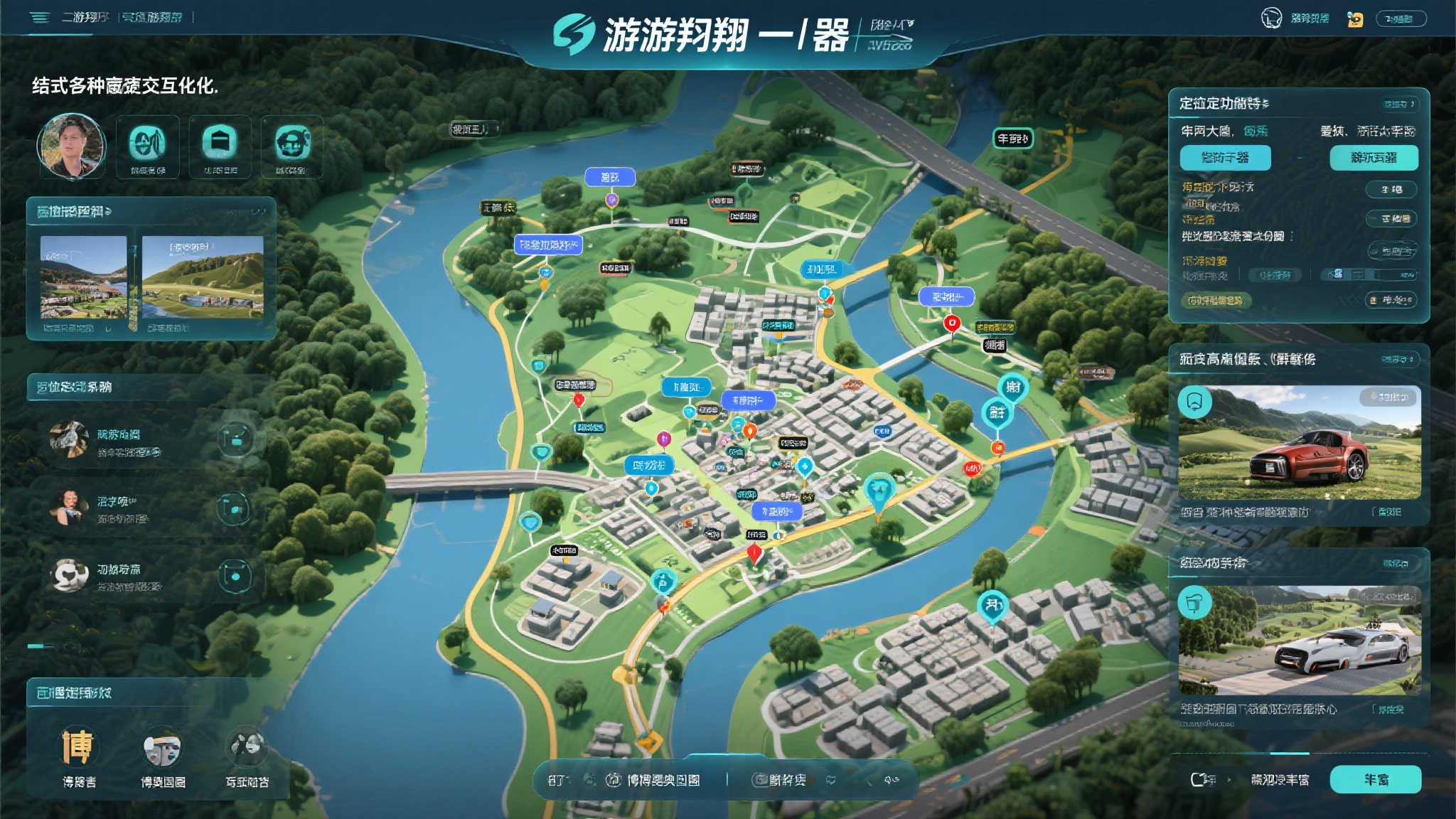Viewport: 1456px width, 819px height.
Task: Click the chevron arrow left of the cyan button
Action: pyautogui.click(x=1228, y=779)
